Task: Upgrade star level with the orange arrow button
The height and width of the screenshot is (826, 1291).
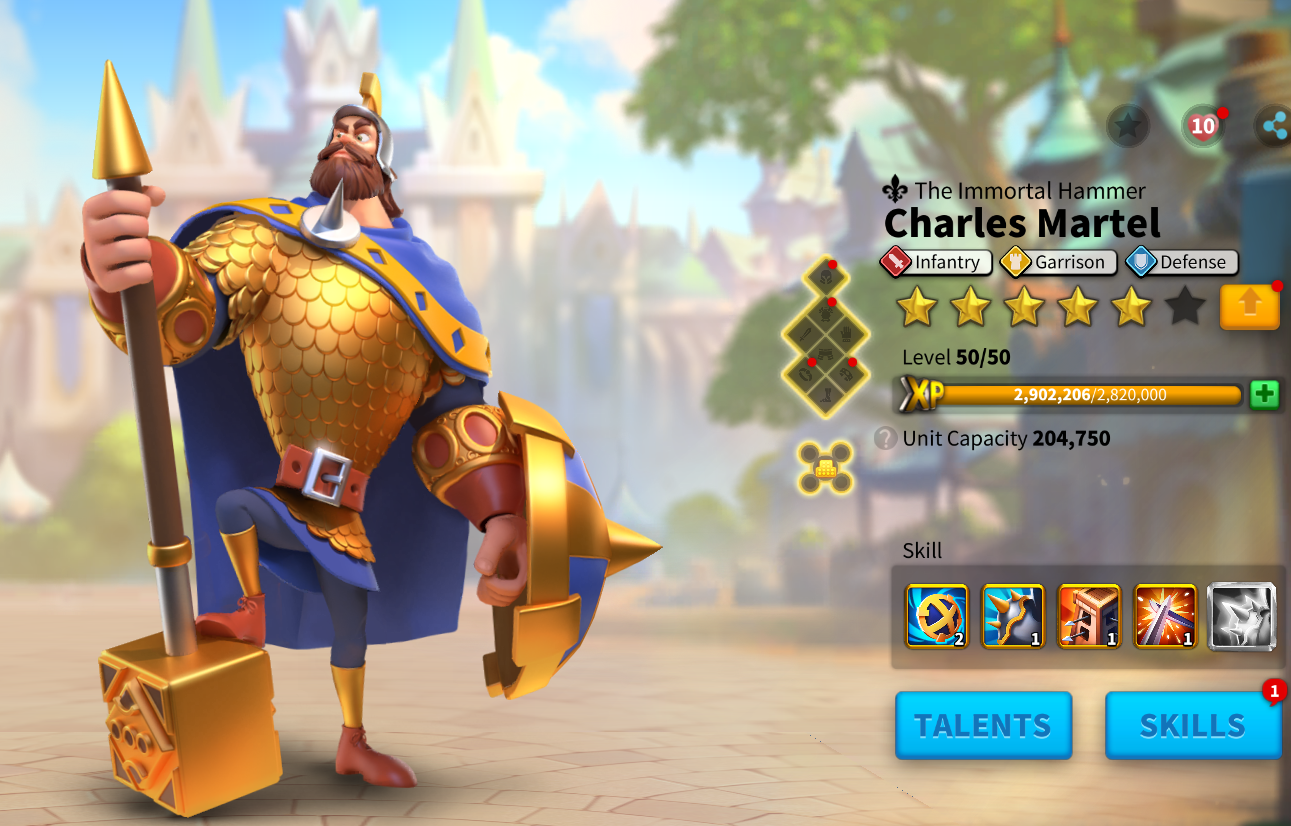Action: pos(1249,307)
